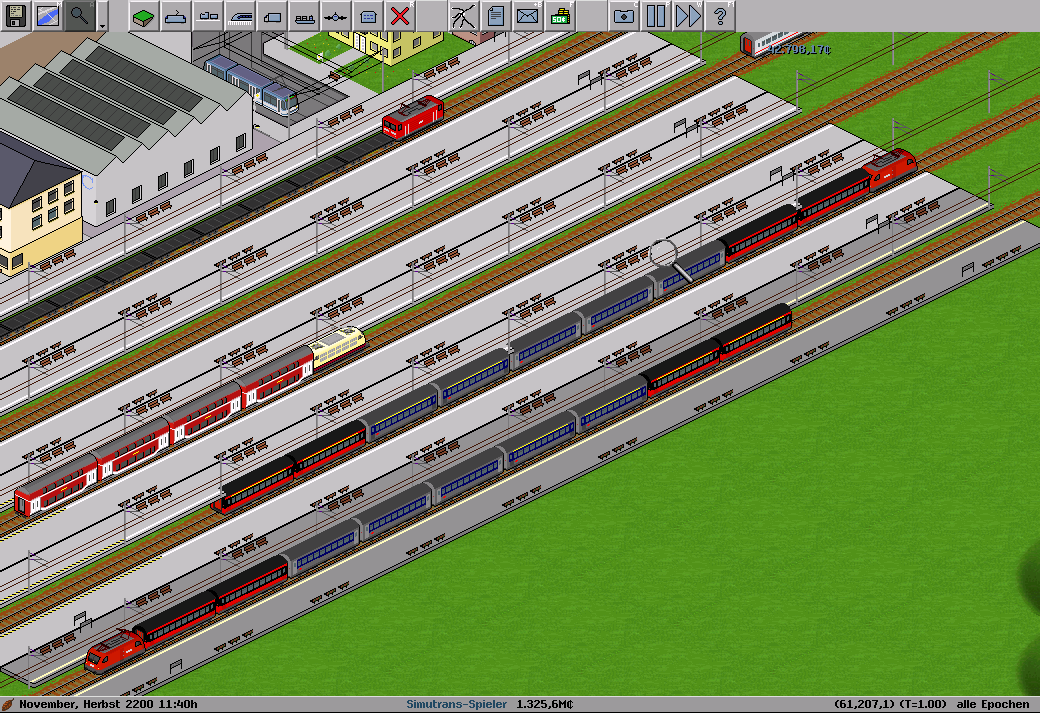Open the map icon in the toolbar
The image size is (1040, 713).
point(48,15)
